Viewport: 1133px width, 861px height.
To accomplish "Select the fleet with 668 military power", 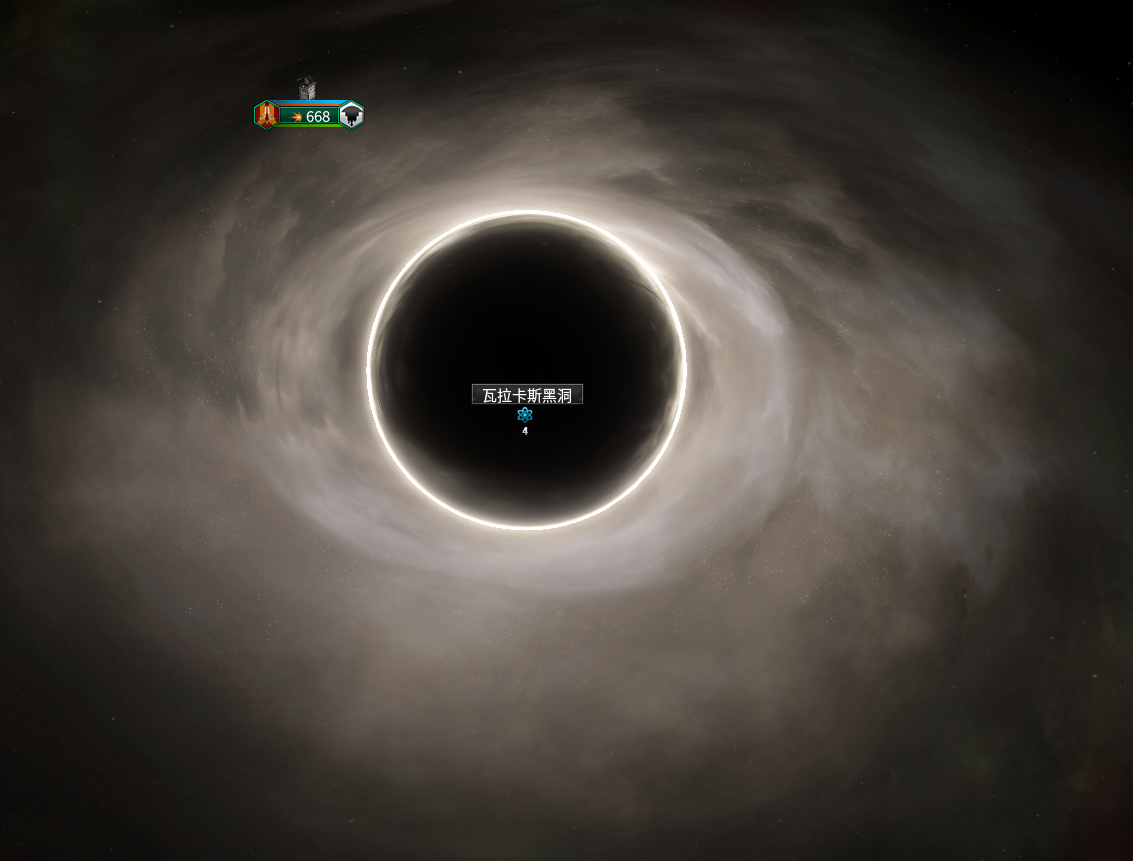I will click(x=311, y=116).
